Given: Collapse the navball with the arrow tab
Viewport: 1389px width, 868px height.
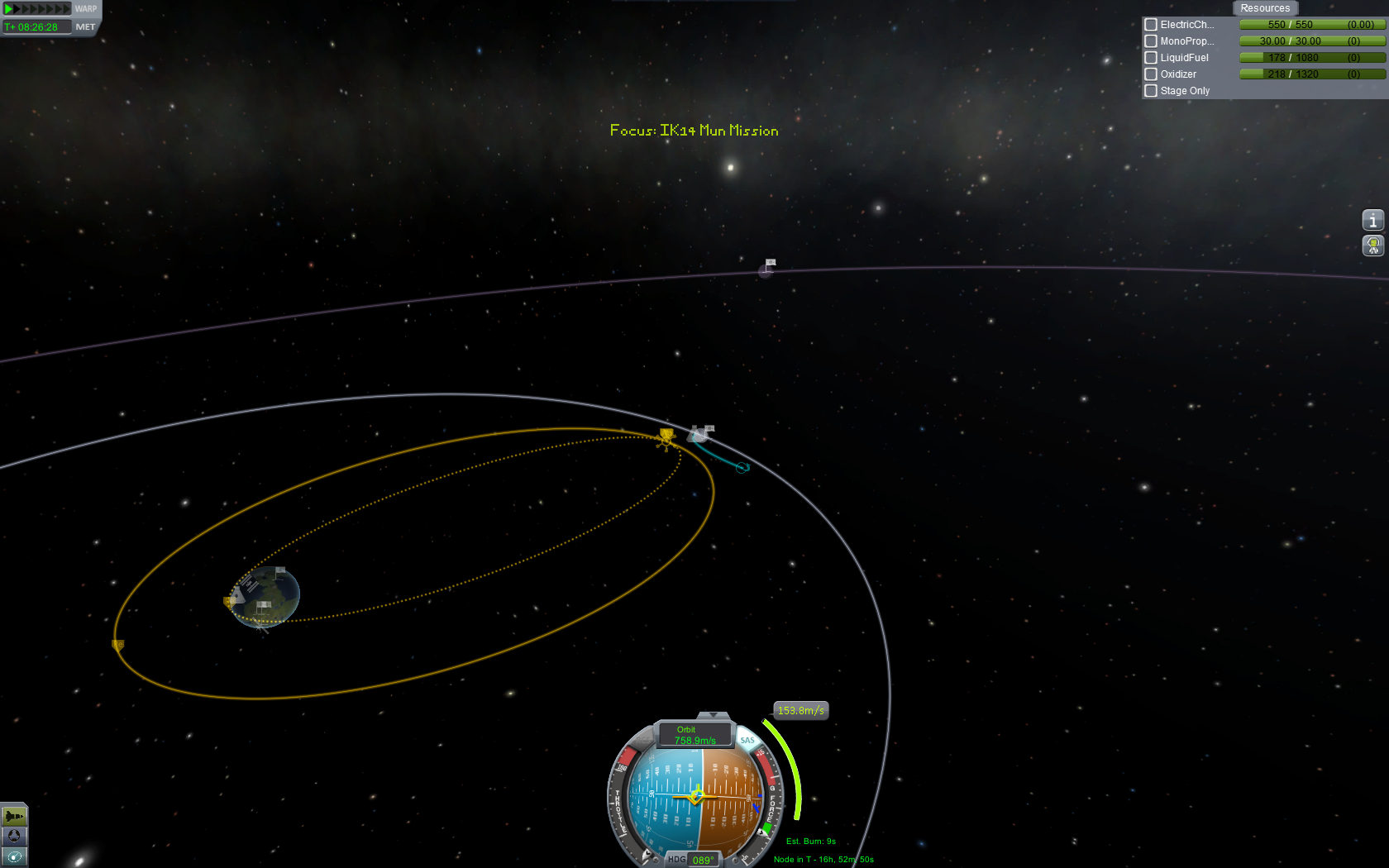Looking at the screenshot, I should [713, 715].
